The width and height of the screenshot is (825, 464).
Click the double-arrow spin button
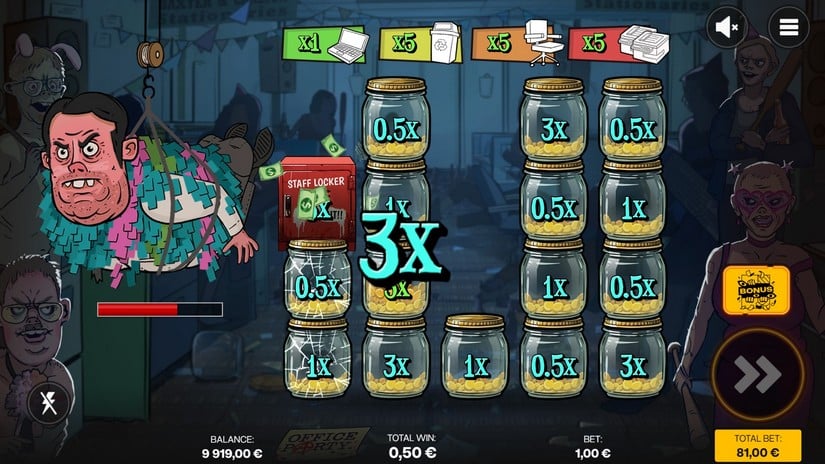(x=757, y=375)
